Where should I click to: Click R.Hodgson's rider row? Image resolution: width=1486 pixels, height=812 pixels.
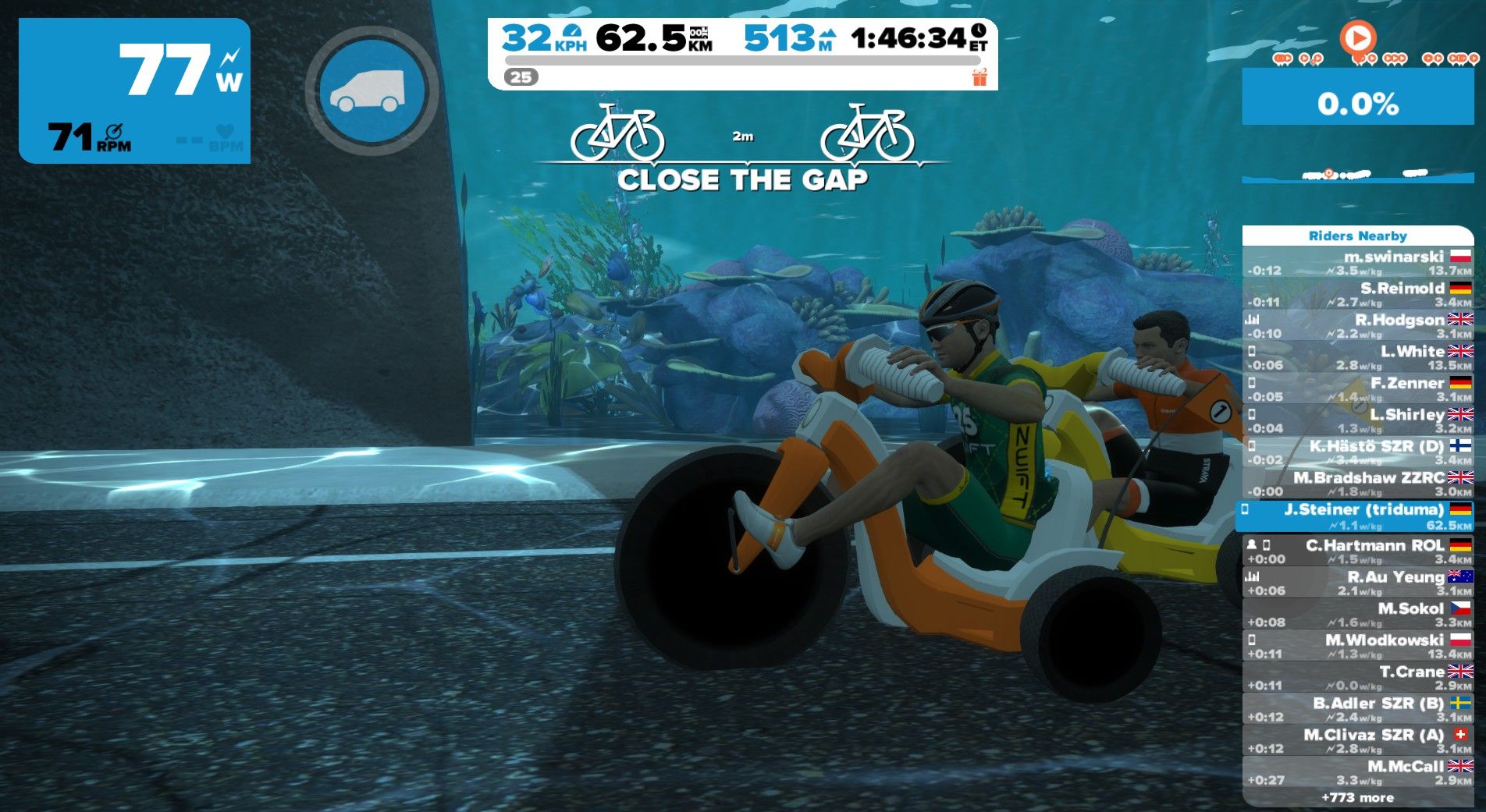(x=1357, y=326)
